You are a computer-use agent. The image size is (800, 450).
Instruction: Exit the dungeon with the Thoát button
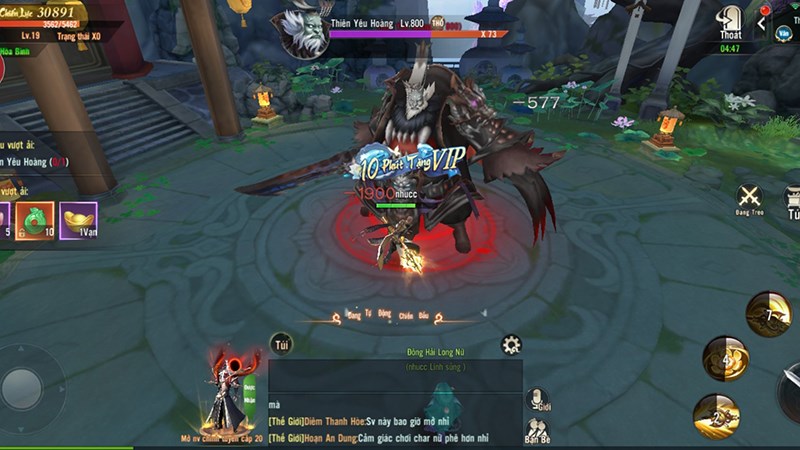click(731, 22)
